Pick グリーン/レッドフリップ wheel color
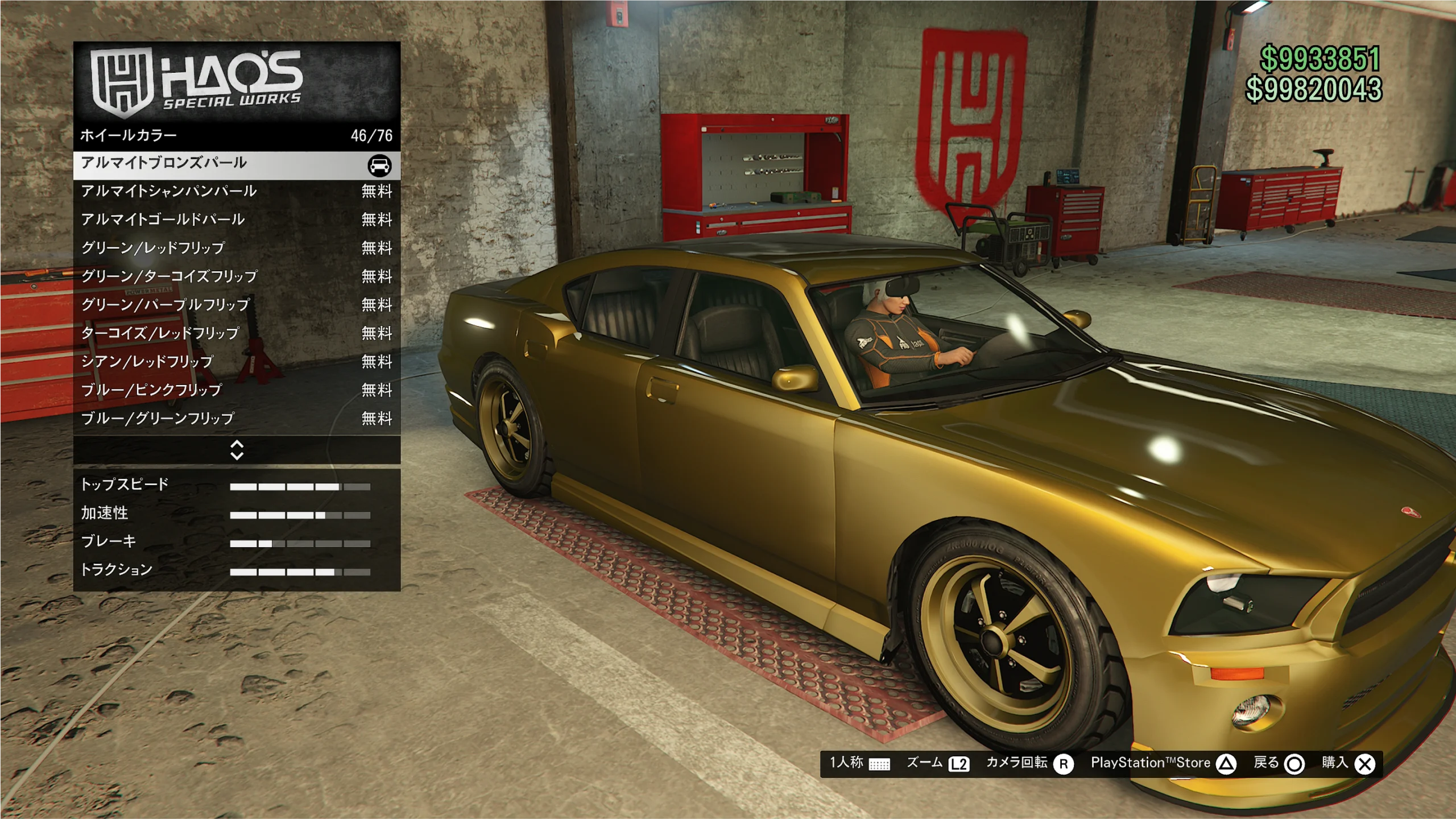This screenshot has height=819, width=1456. tap(237, 249)
